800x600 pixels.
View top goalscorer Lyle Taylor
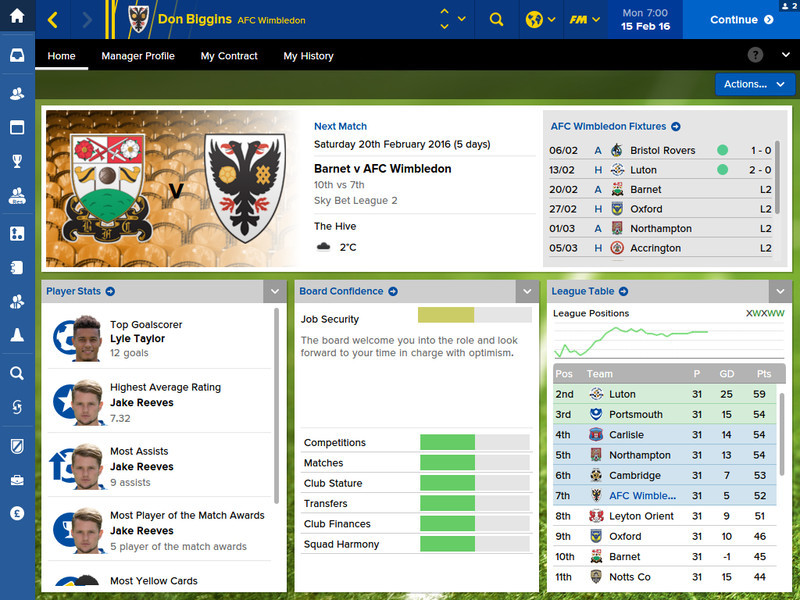tap(138, 339)
